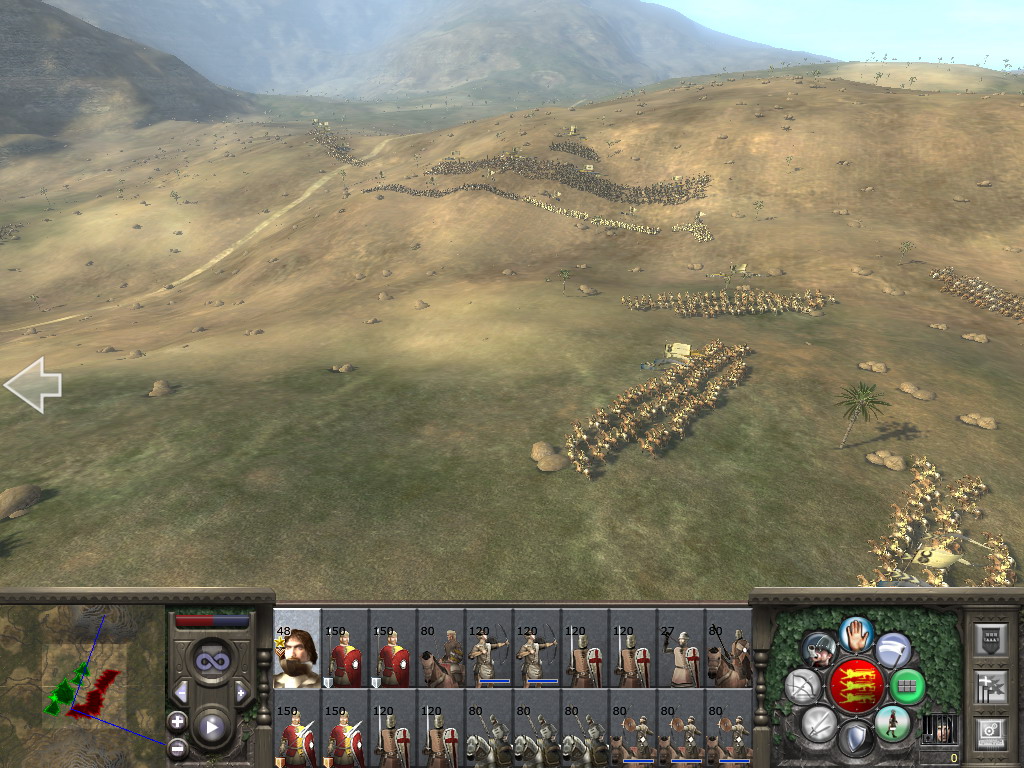1024x768 pixels.
Task: Open group formations with green grid icon
Action: pos(907,687)
